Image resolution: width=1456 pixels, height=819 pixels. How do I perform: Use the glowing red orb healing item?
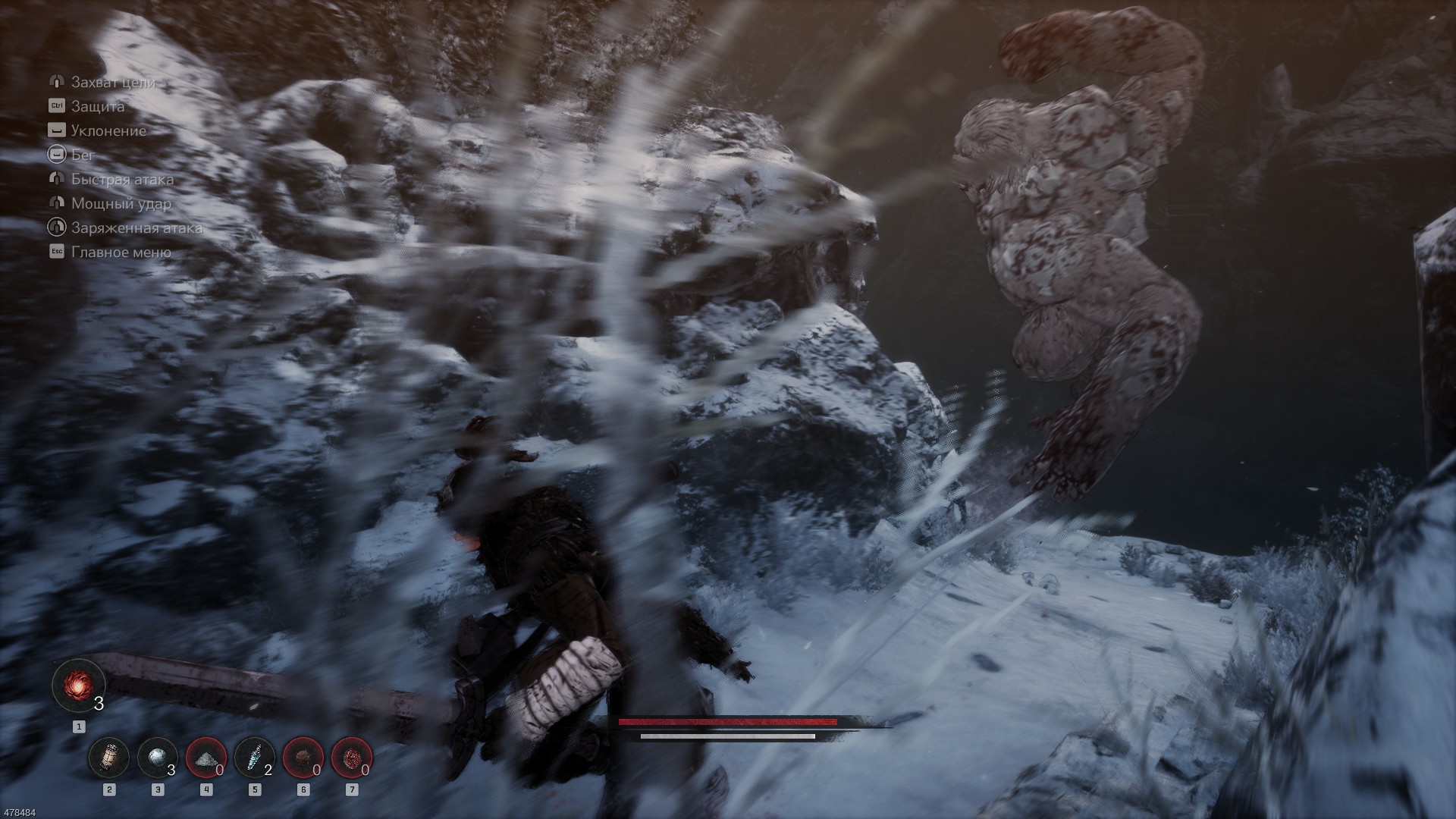tap(78, 684)
